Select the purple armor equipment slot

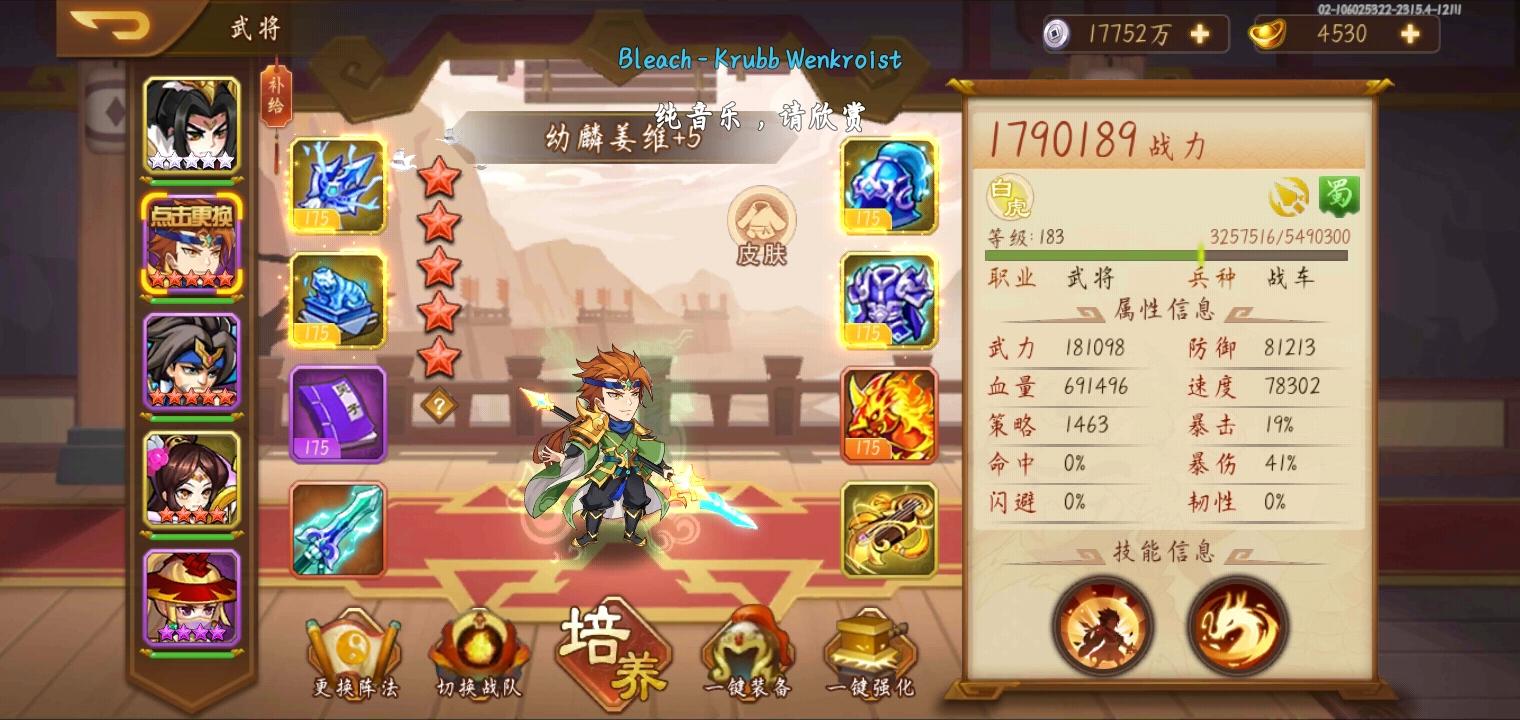coord(888,300)
